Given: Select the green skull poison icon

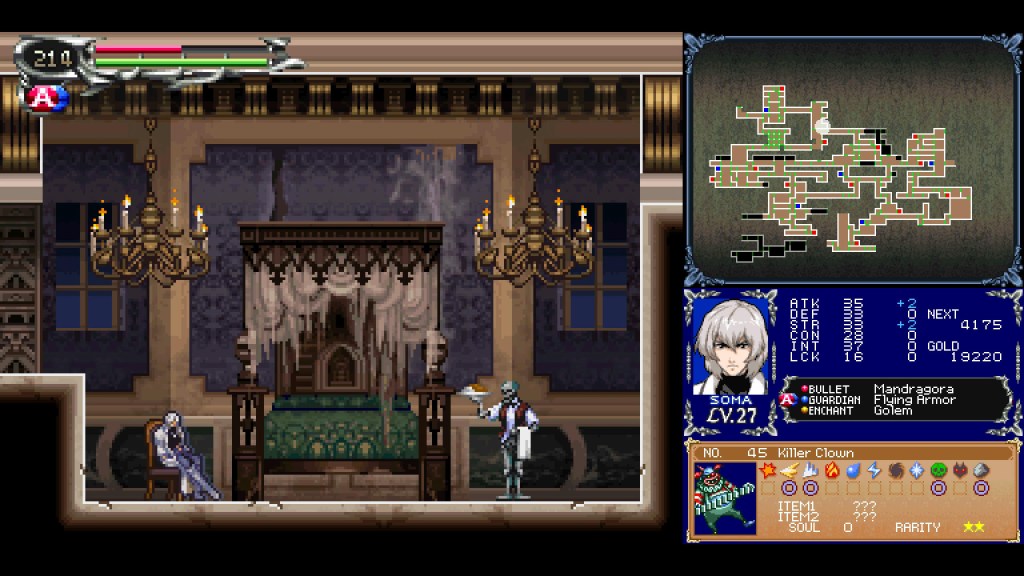Looking at the screenshot, I should (938, 470).
